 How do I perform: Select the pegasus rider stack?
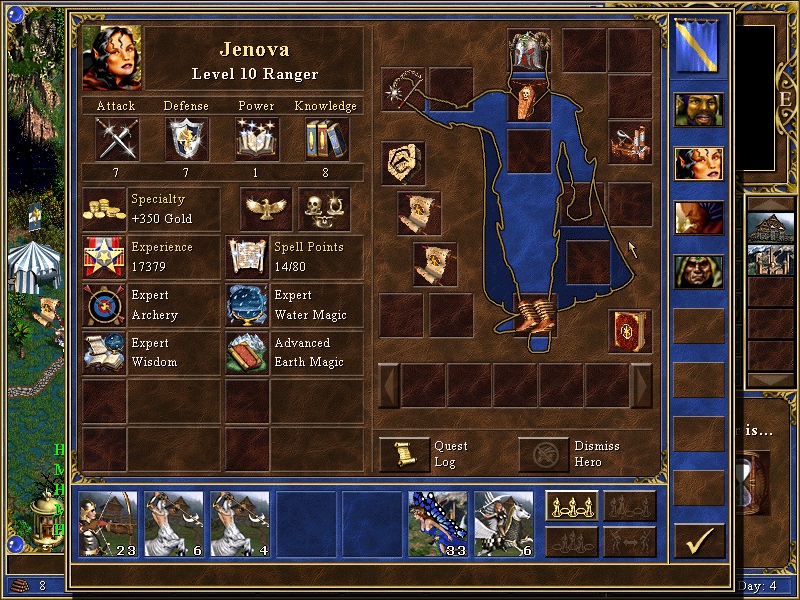(x=504, y=524)
